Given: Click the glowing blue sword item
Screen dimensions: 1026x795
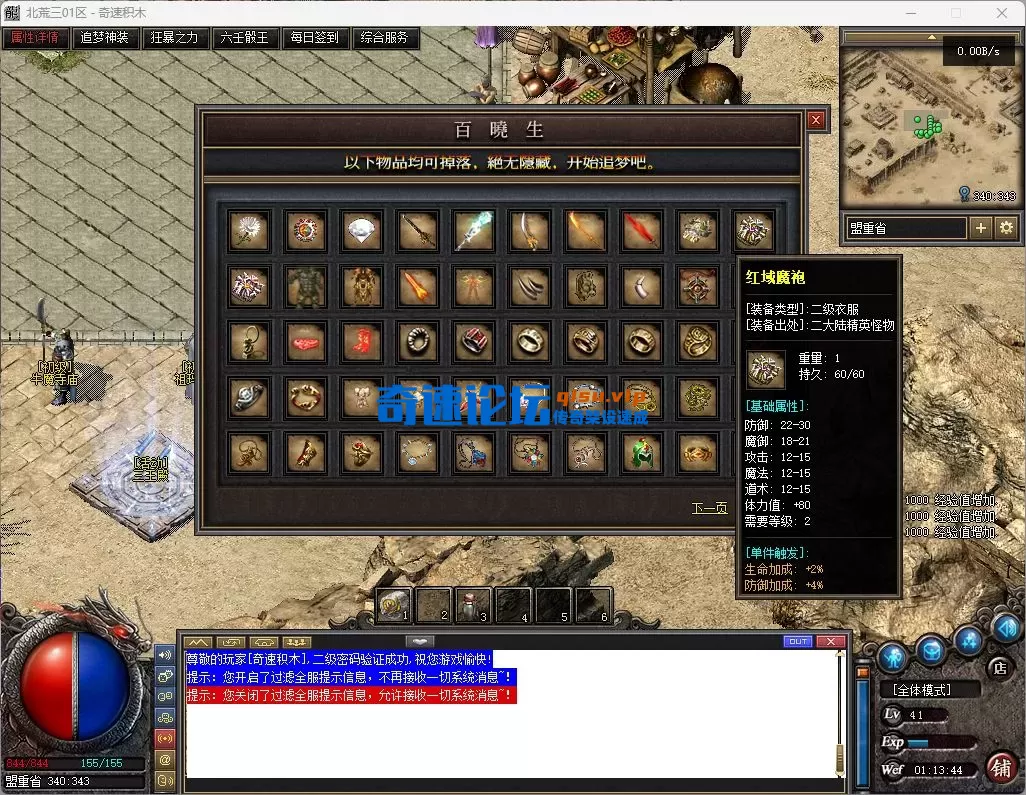Looking at the screenshot, I should [474, 230].
